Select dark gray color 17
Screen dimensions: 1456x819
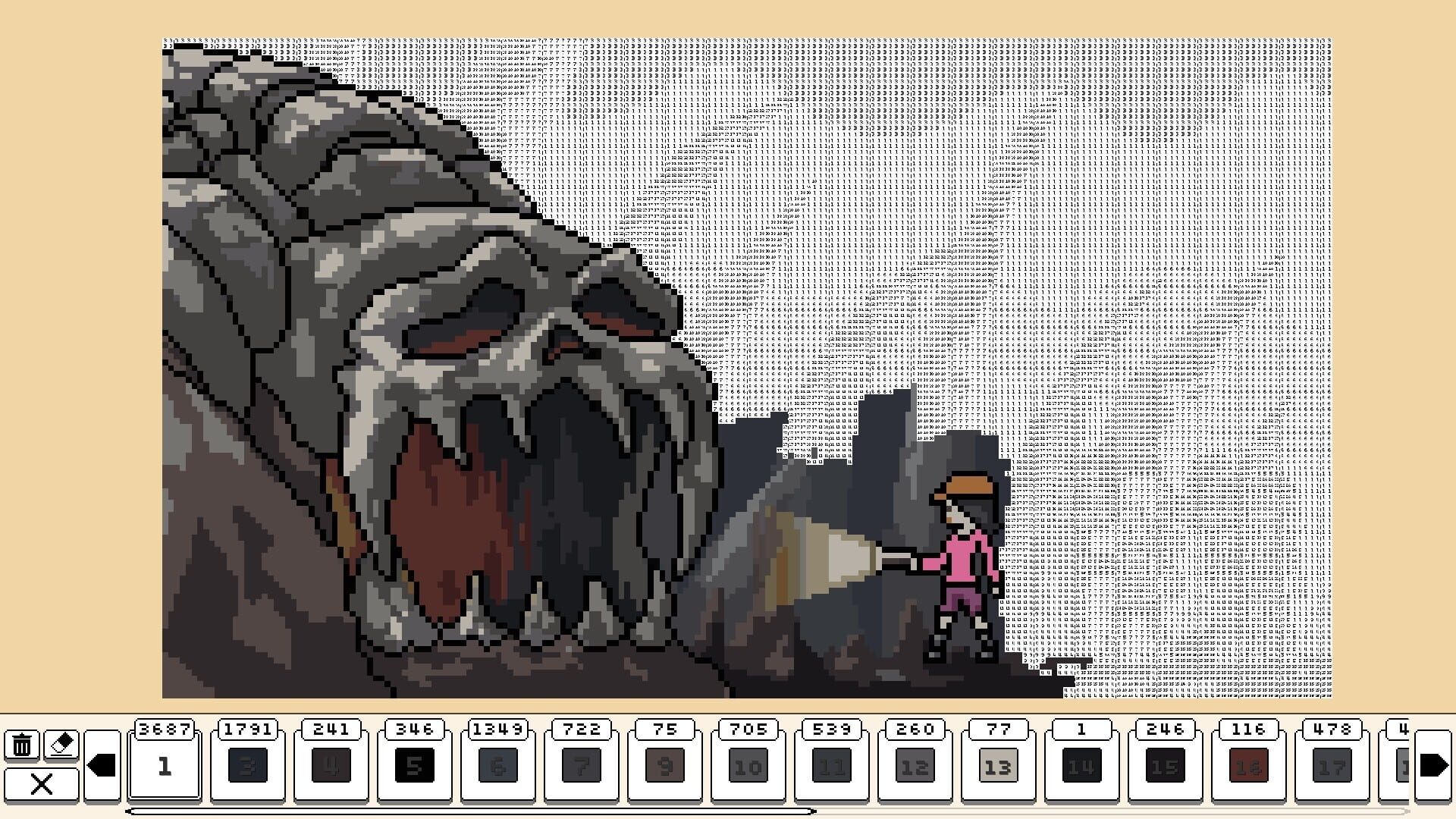1333,765
